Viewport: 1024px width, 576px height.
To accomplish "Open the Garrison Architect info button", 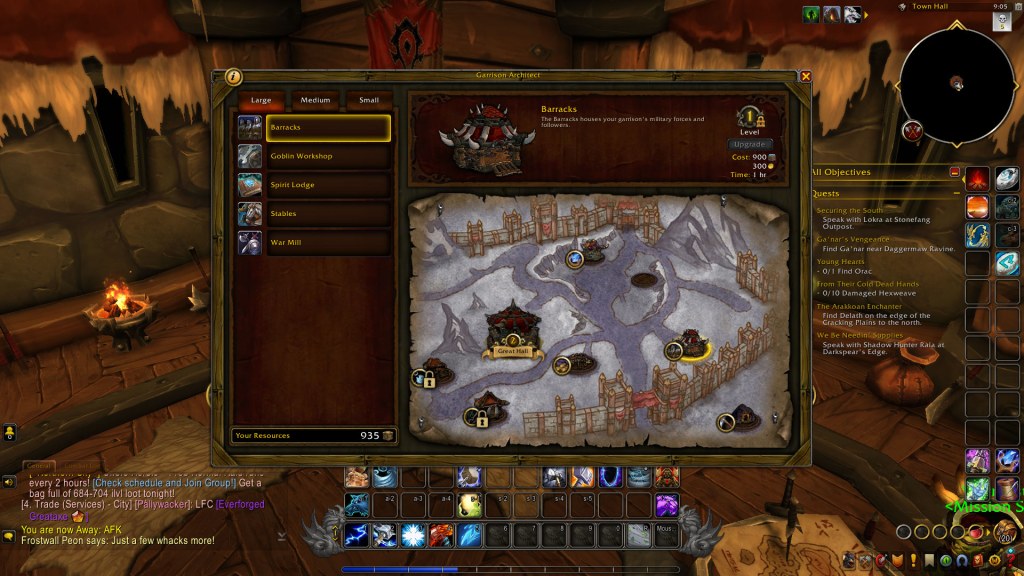I will pos(233,76).
